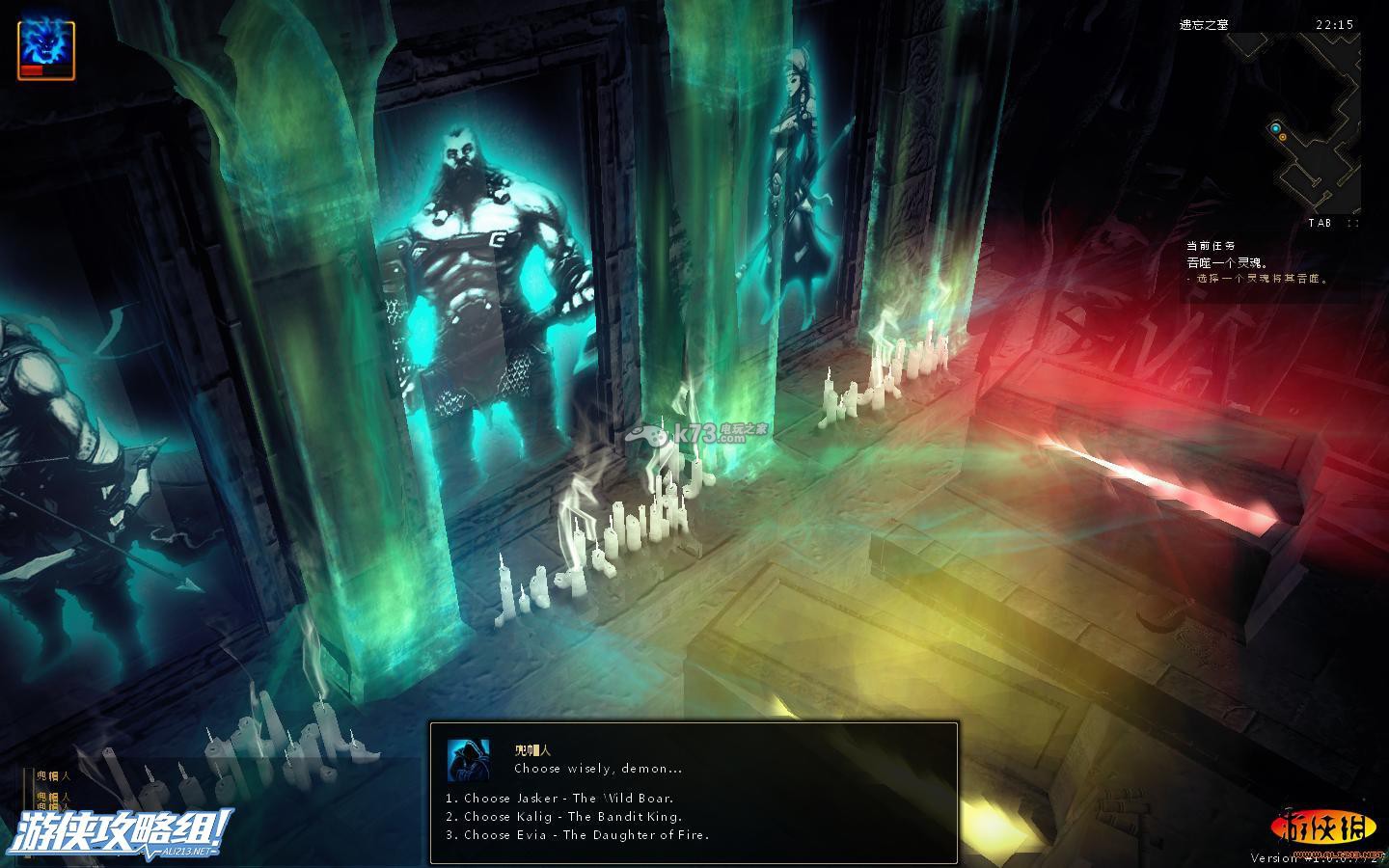This screenshot has height=868, width=1389.
Task: Choose Evia - The Daughter of Fire
Action: pyautogui.click(x=586, y=835)
